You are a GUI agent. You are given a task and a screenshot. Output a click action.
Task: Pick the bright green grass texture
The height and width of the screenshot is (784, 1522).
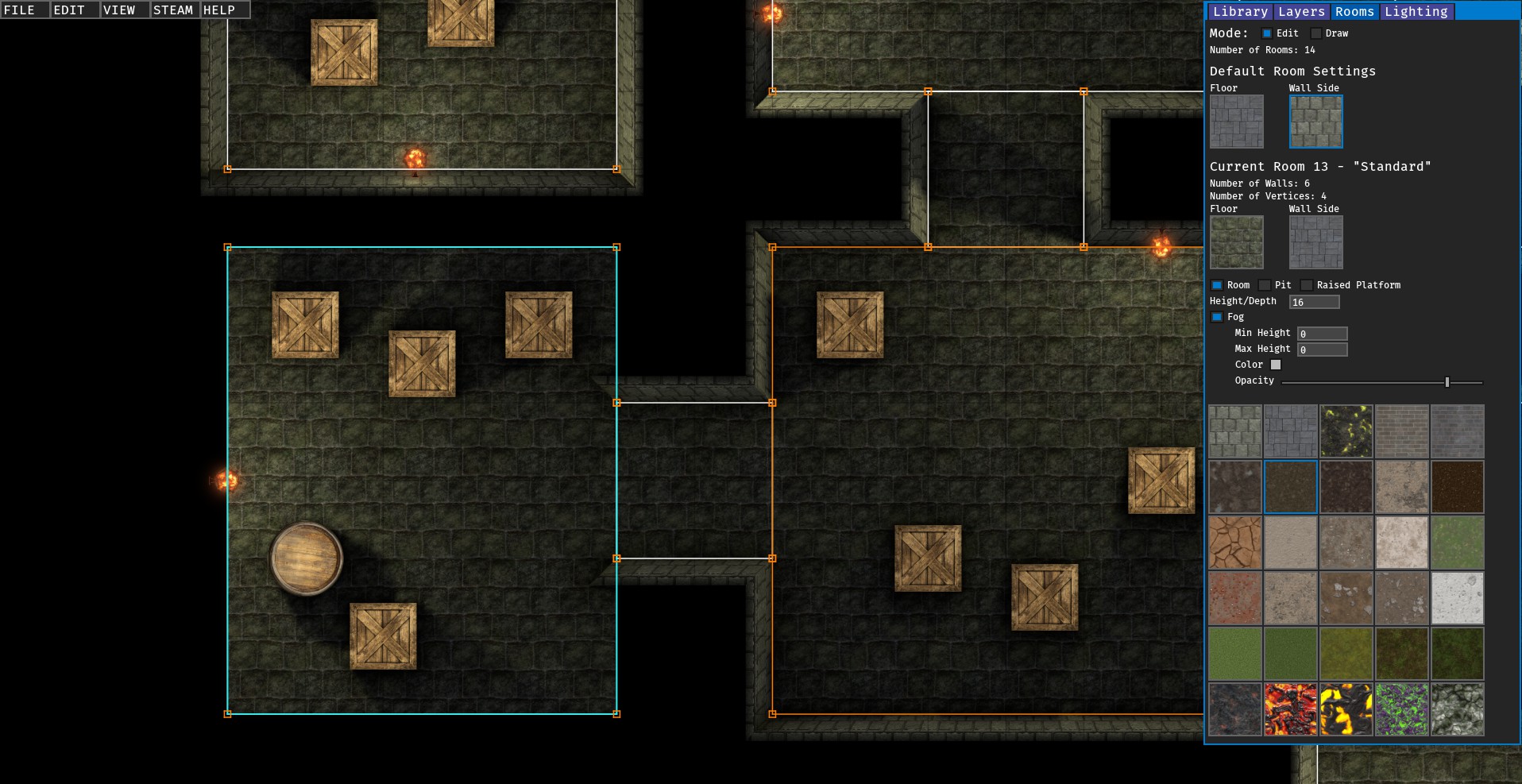[x=1235, y=654]
